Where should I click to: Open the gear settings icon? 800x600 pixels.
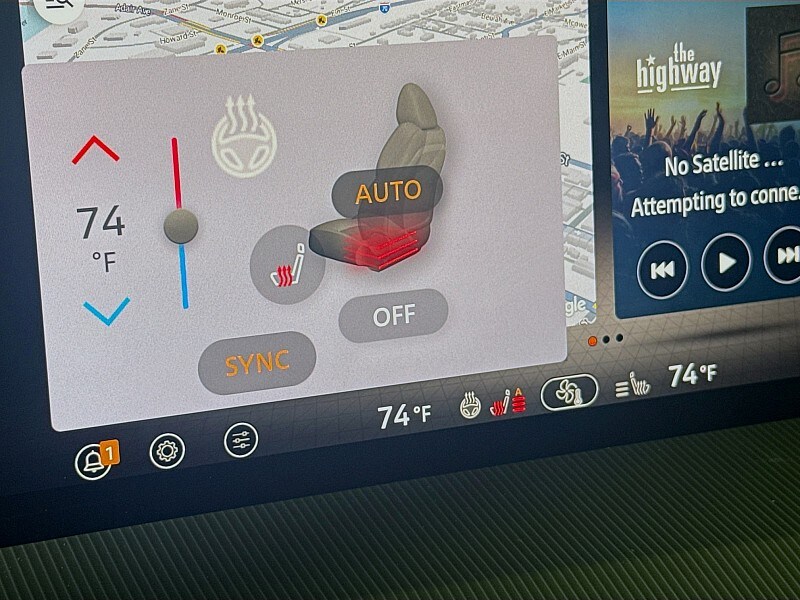tap(167, 452)
